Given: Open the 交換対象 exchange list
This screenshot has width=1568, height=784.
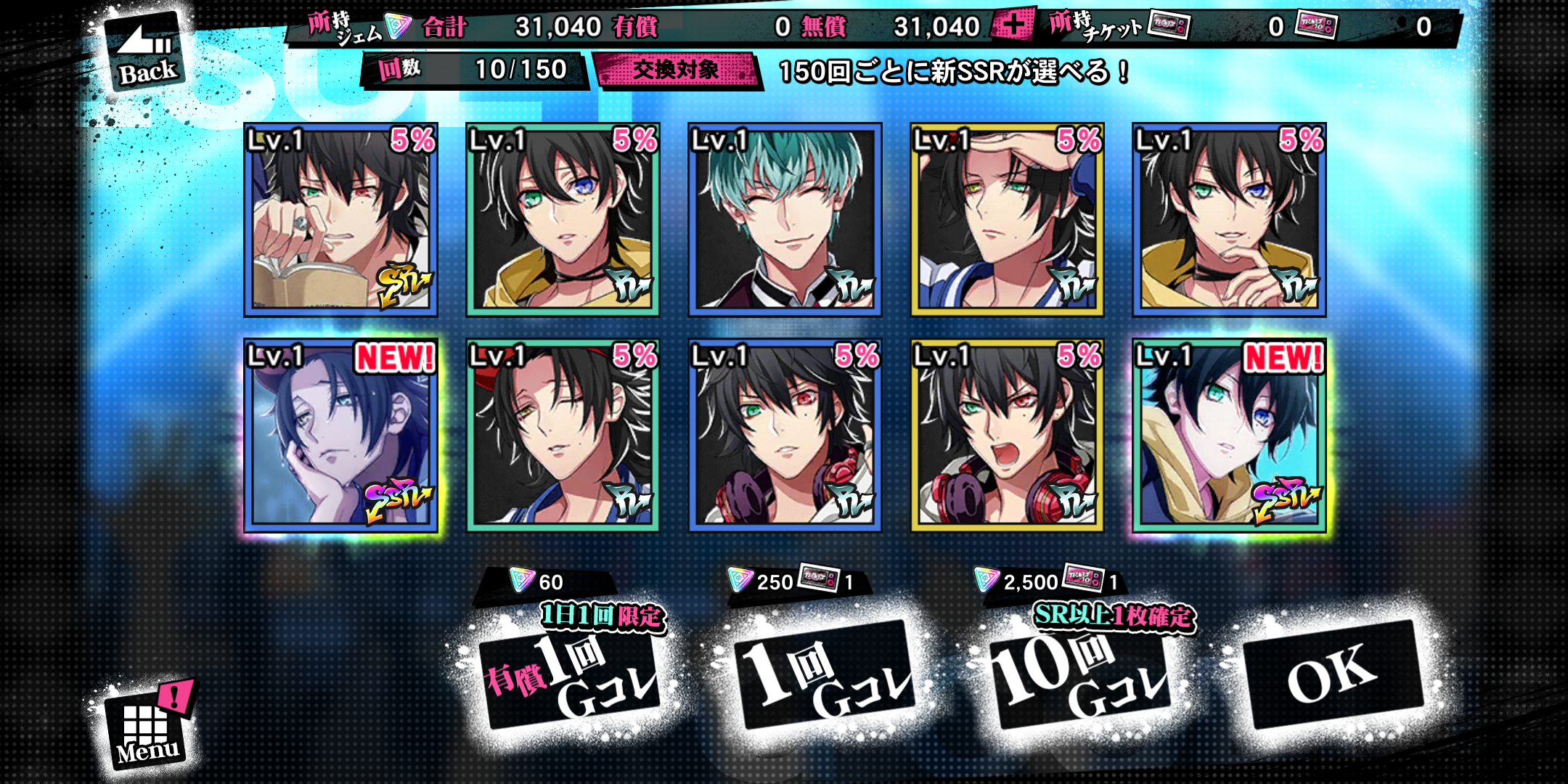Looking at the screenshot, I should pos(676,70).
